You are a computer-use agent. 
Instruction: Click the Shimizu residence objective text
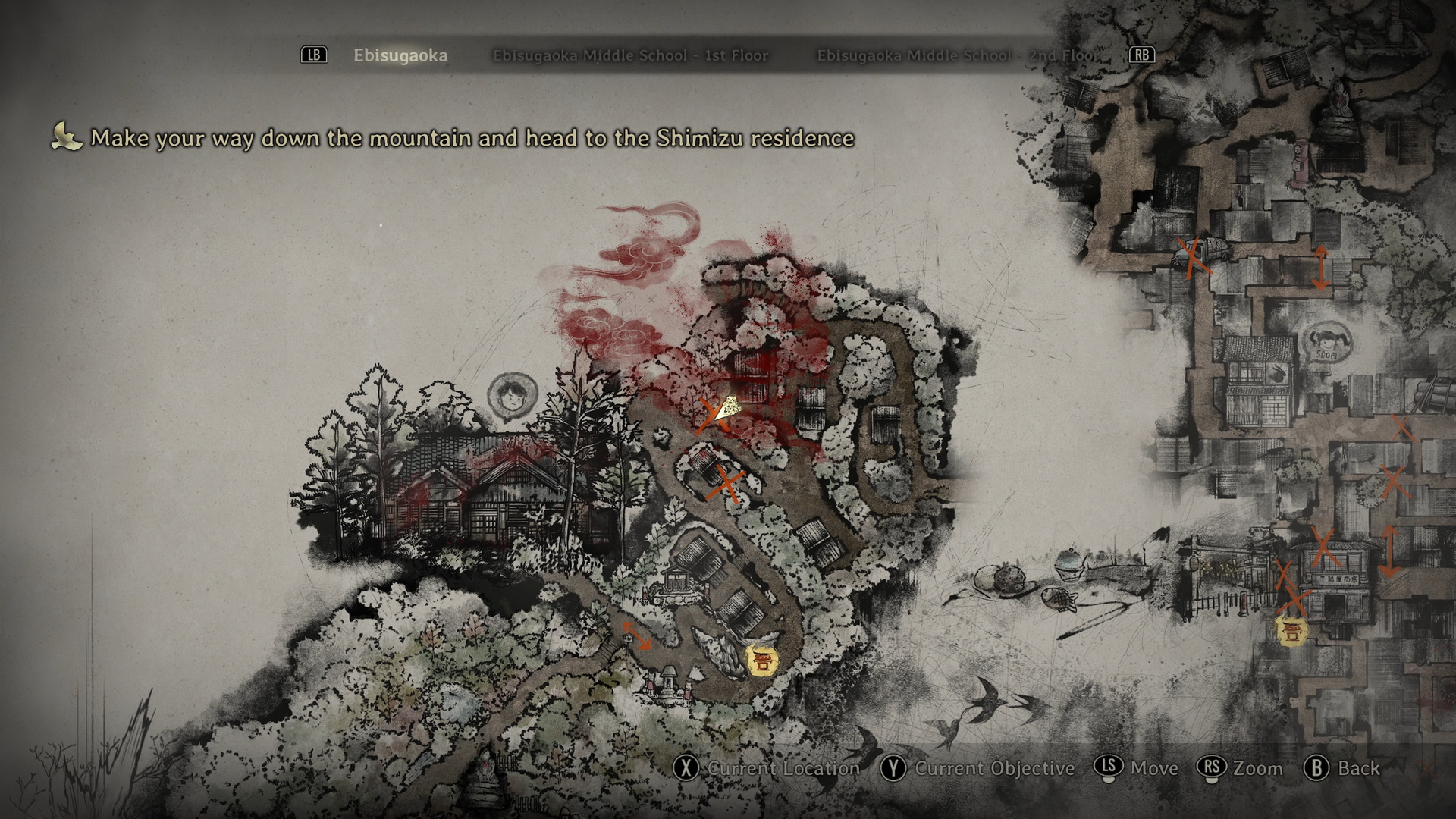coord(472,138)
